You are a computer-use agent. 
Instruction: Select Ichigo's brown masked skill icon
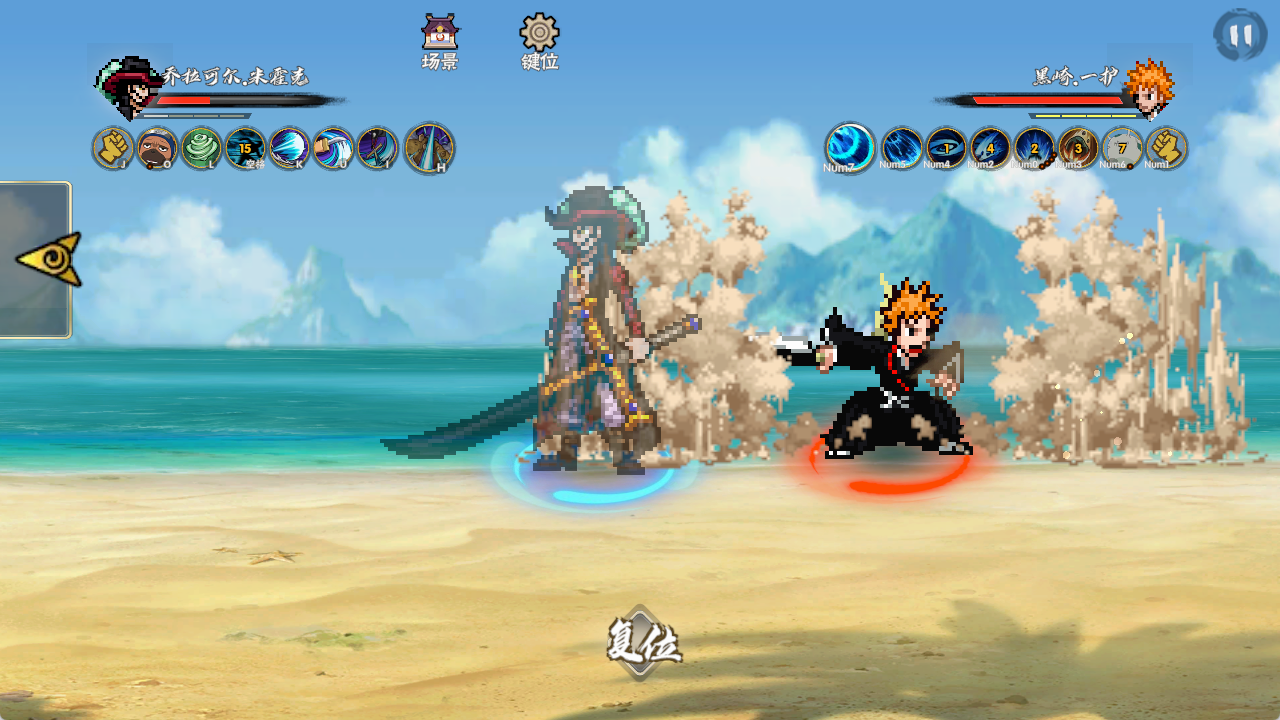[x=1078, y=148]
